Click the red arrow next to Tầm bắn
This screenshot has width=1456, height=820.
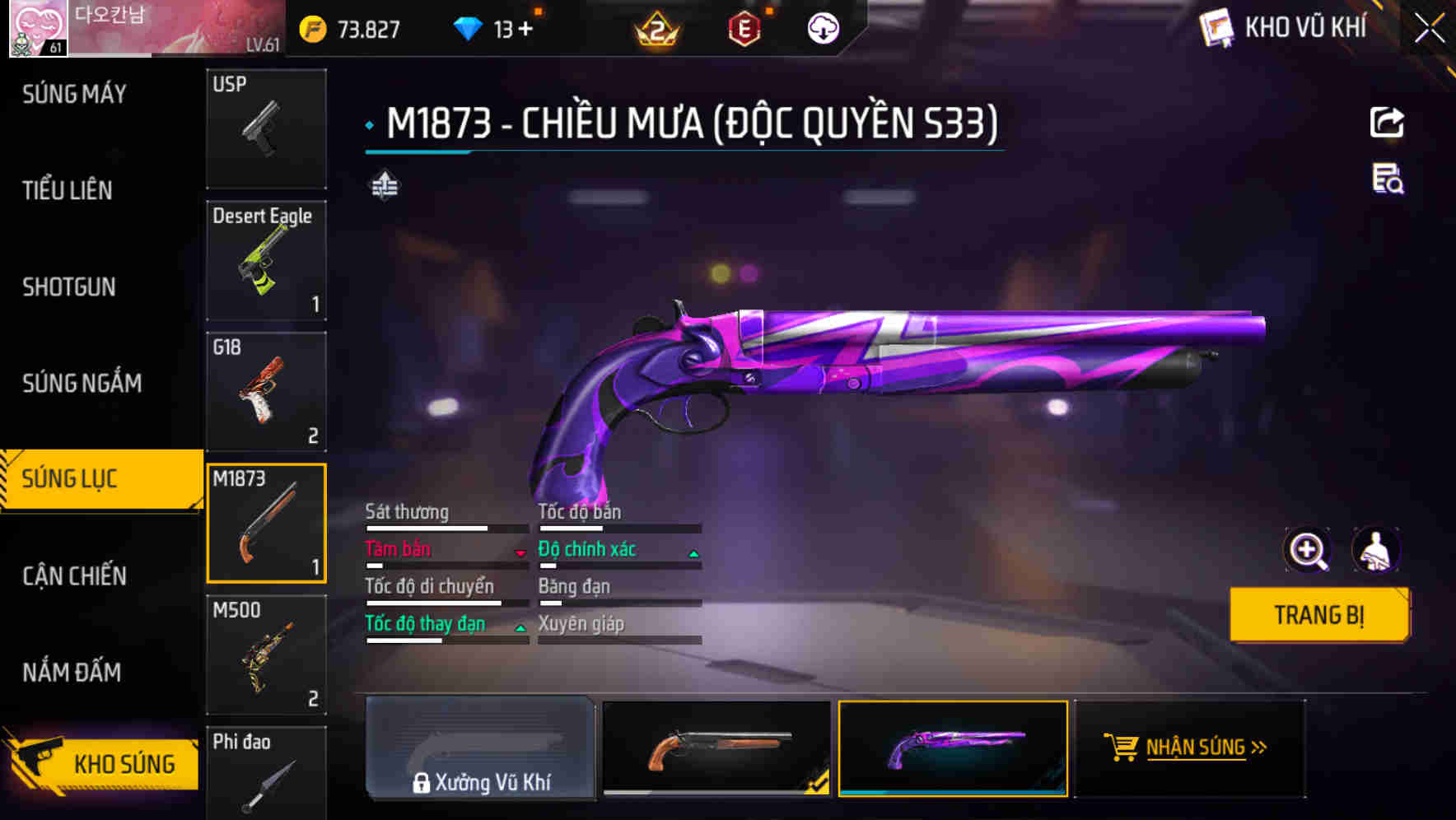(x=520, y=553)
